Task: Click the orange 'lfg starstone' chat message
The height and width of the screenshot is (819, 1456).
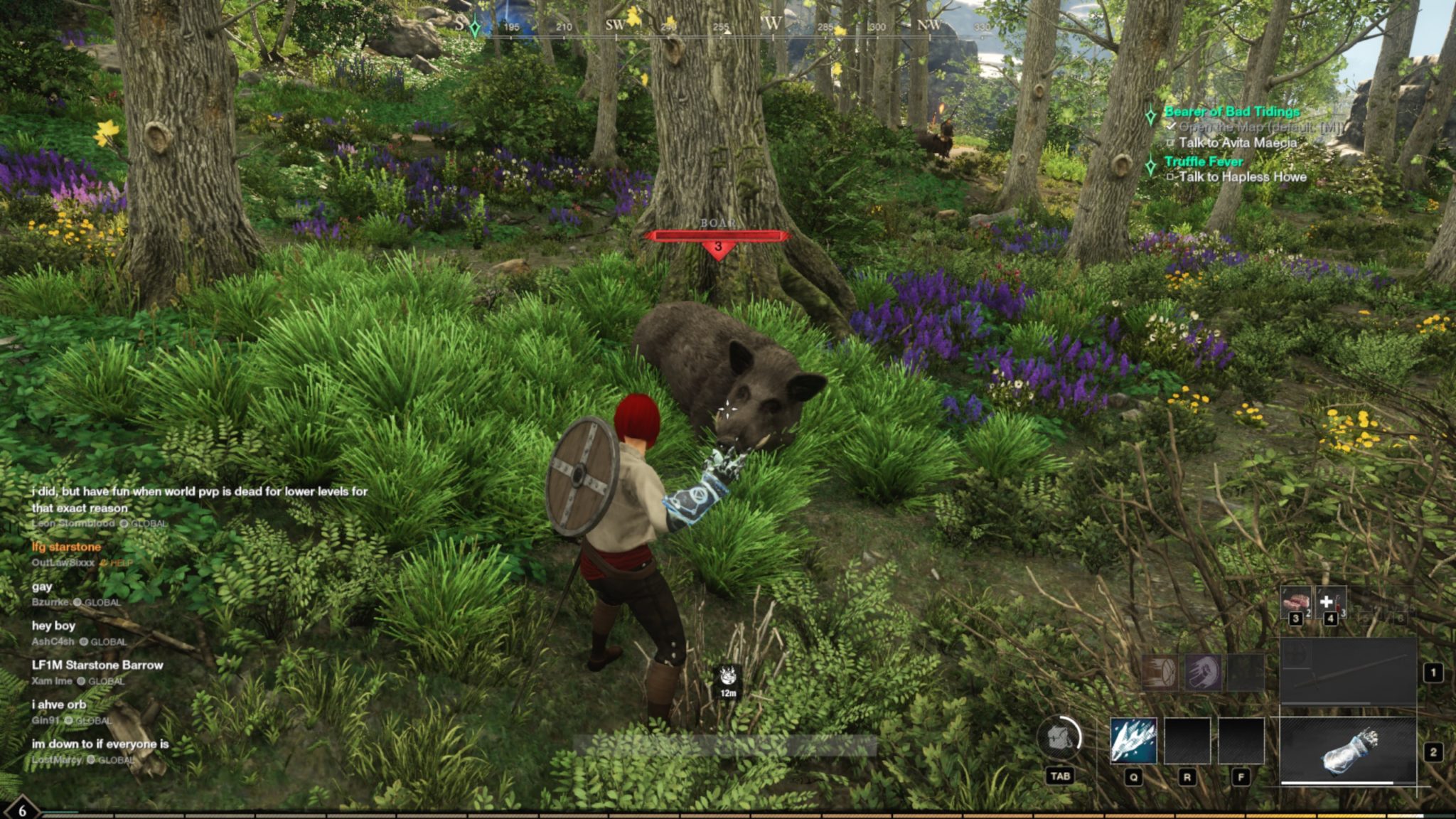Action: (66, 547)
